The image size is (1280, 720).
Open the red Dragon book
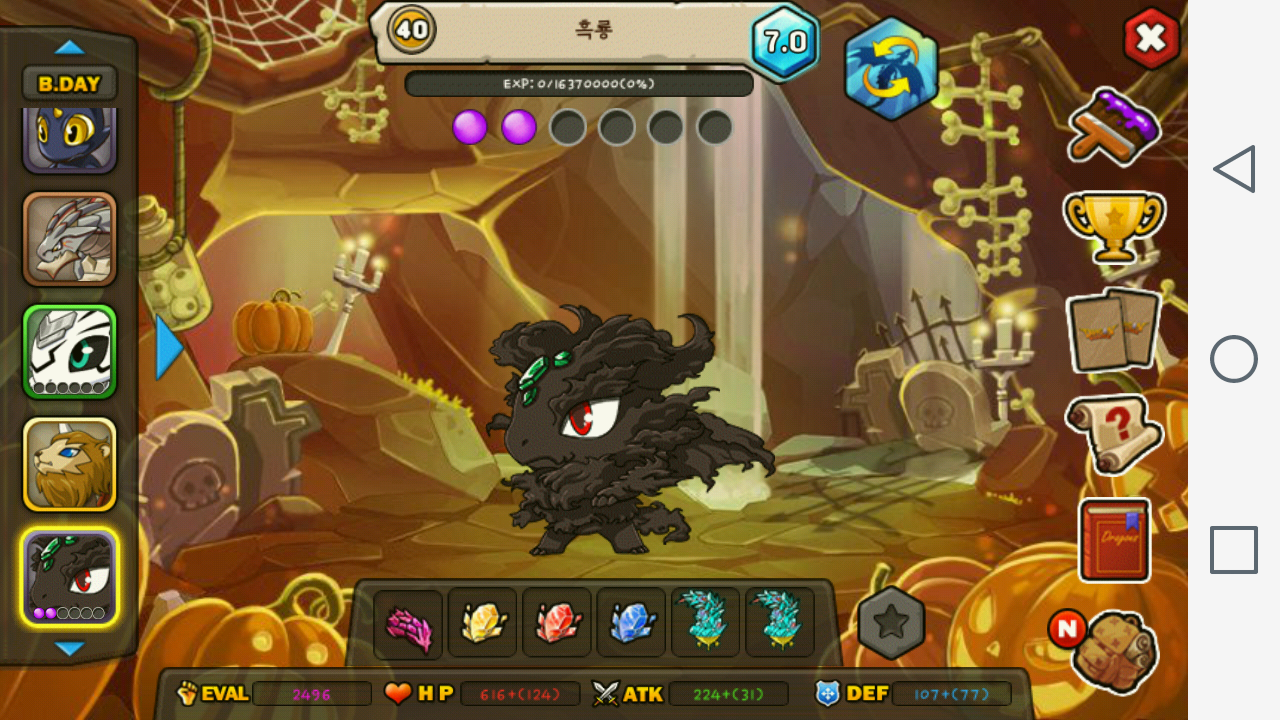(1114, 540)
